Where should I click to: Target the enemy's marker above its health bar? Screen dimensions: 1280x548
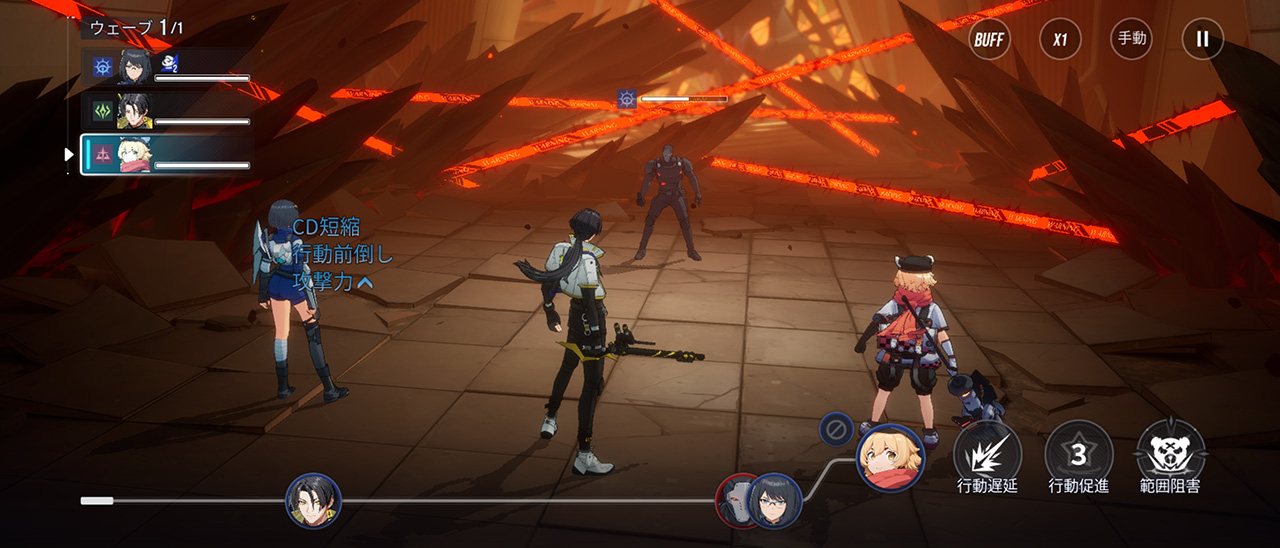(x=627, y=99)
